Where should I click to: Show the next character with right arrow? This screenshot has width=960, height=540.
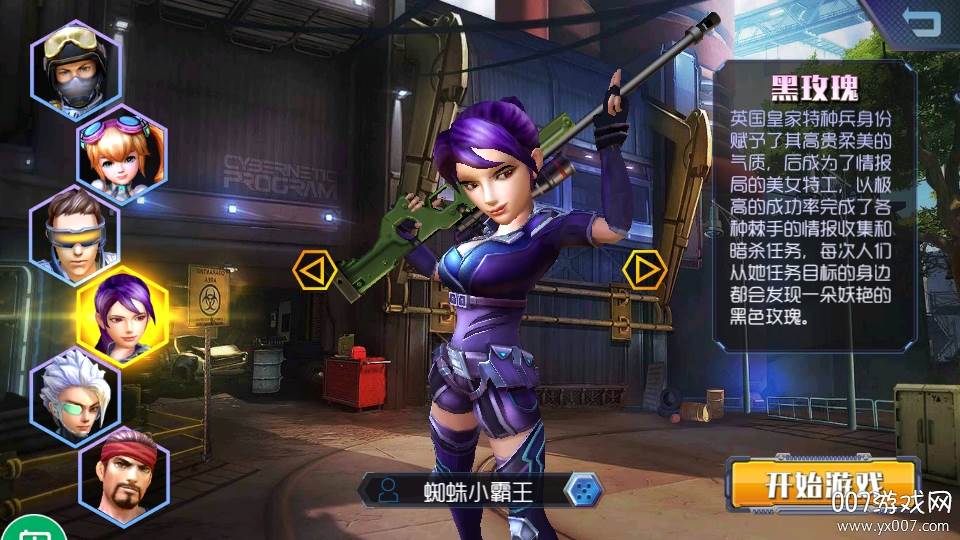click(x=645, y=269)
